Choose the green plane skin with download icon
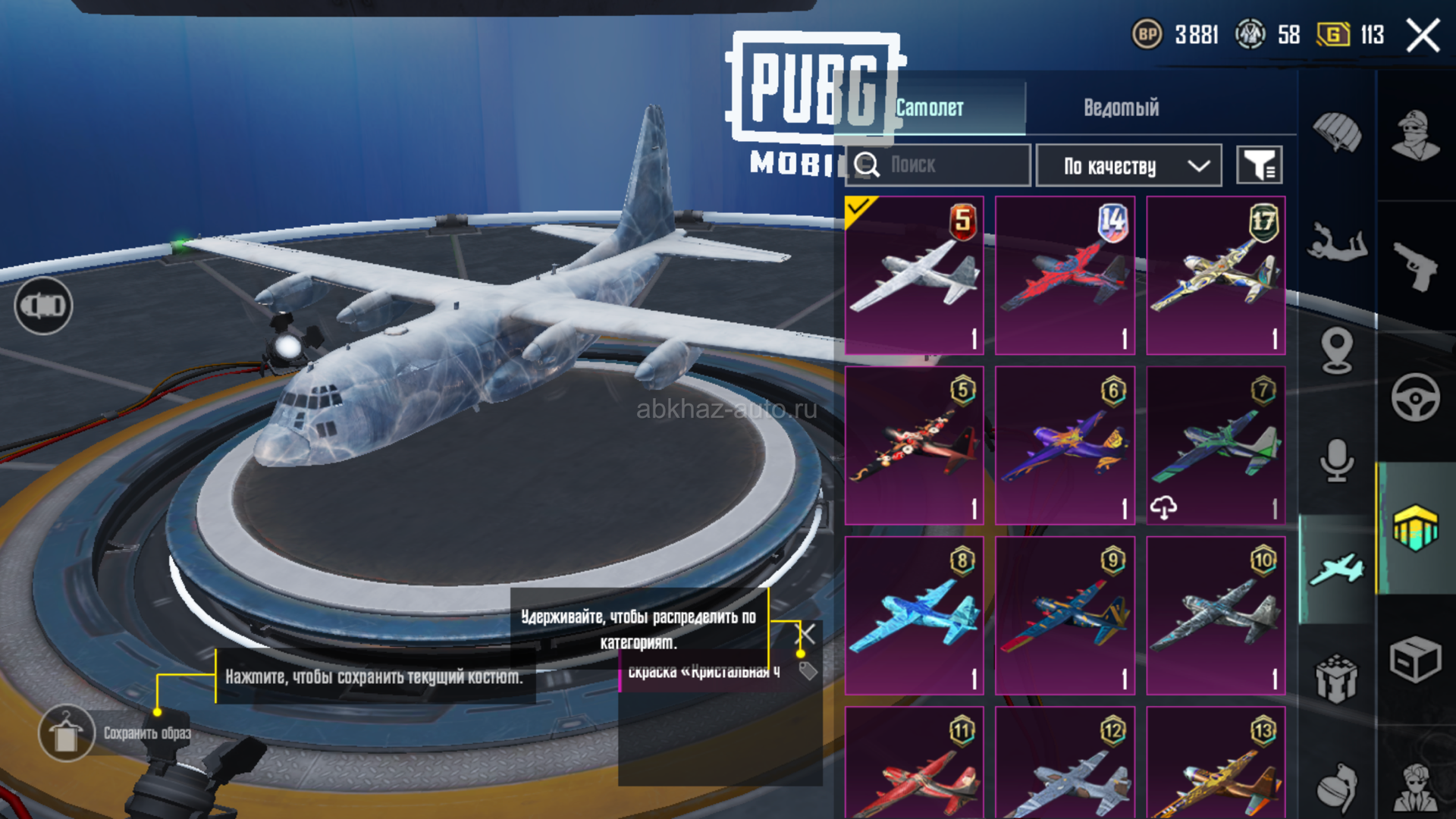Image resolution: width=1456 pixels, height=819 pixels. (x=1216, y=446)
